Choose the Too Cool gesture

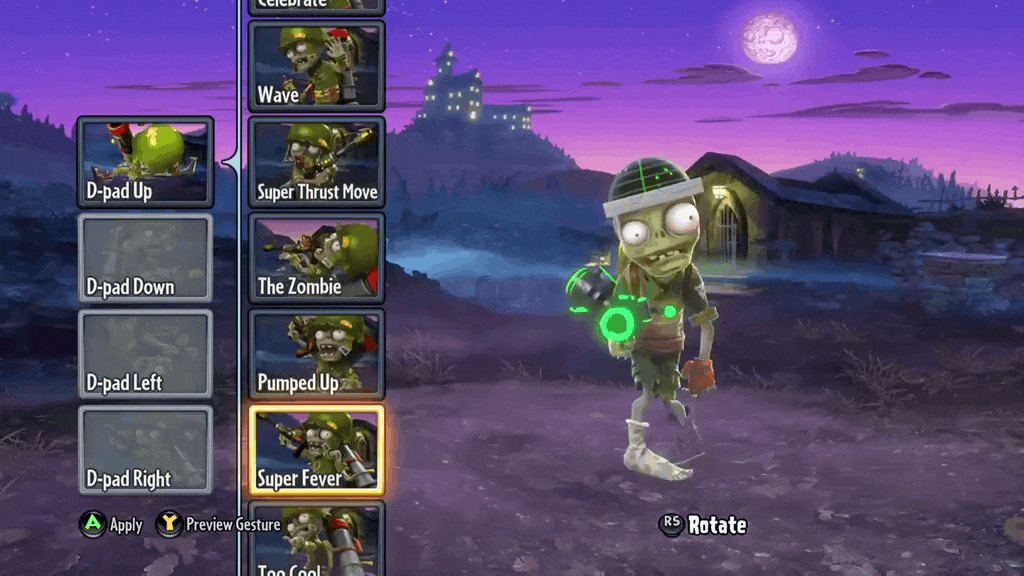(x=316, y=540)
